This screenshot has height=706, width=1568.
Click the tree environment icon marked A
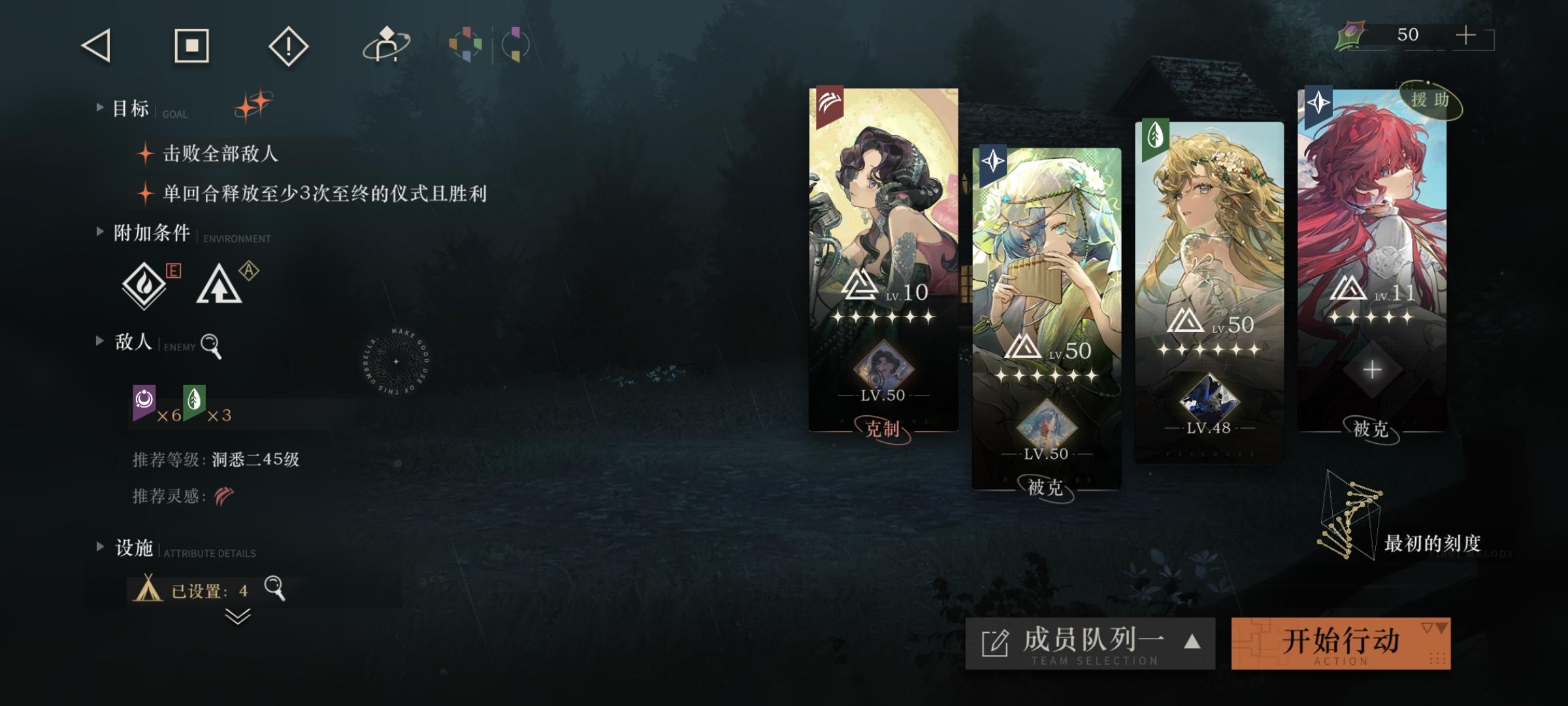(x=221, y=286)
